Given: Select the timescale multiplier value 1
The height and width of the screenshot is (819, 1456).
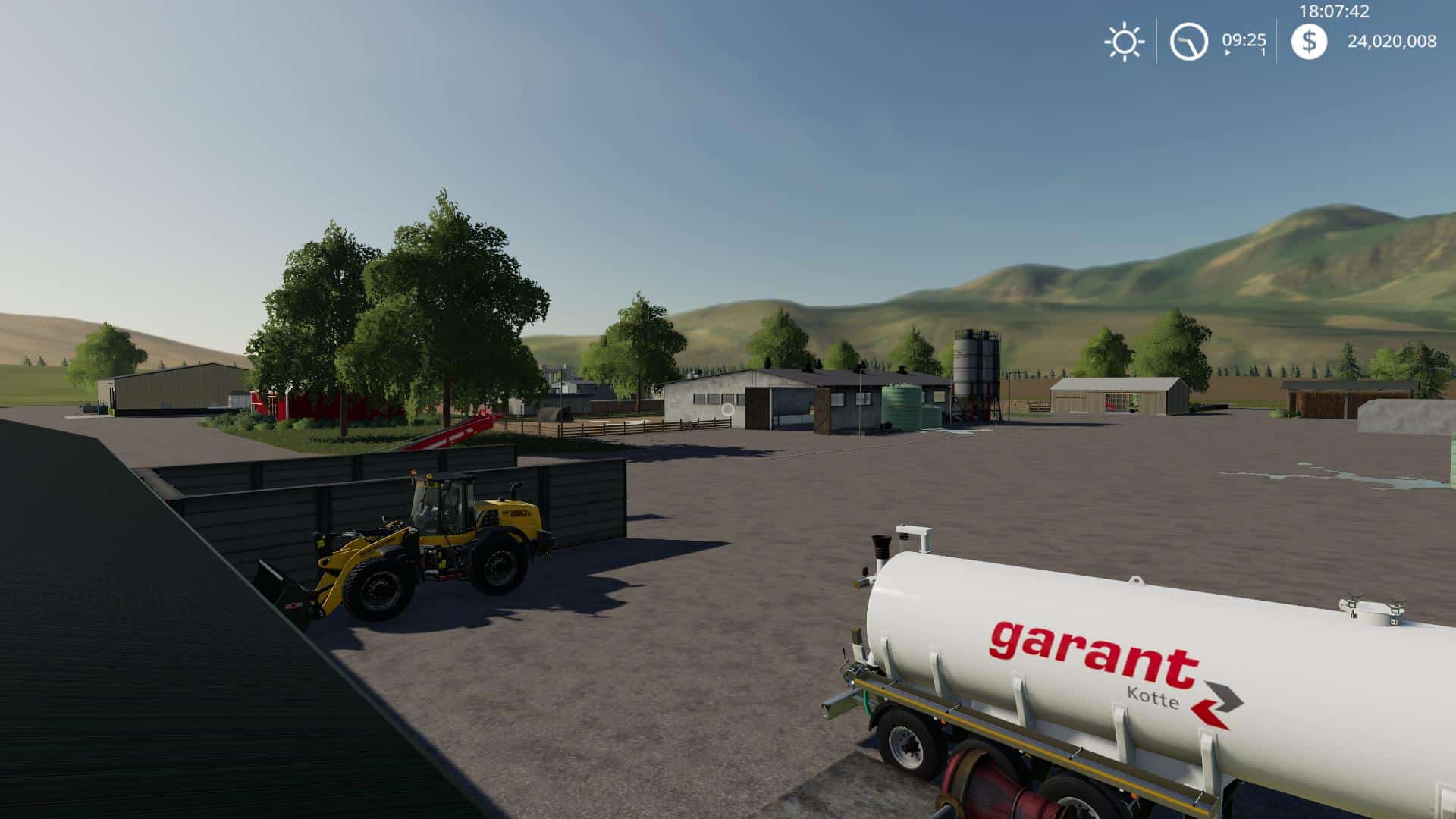Looking at the screenshot, I should pos(1263,50).
